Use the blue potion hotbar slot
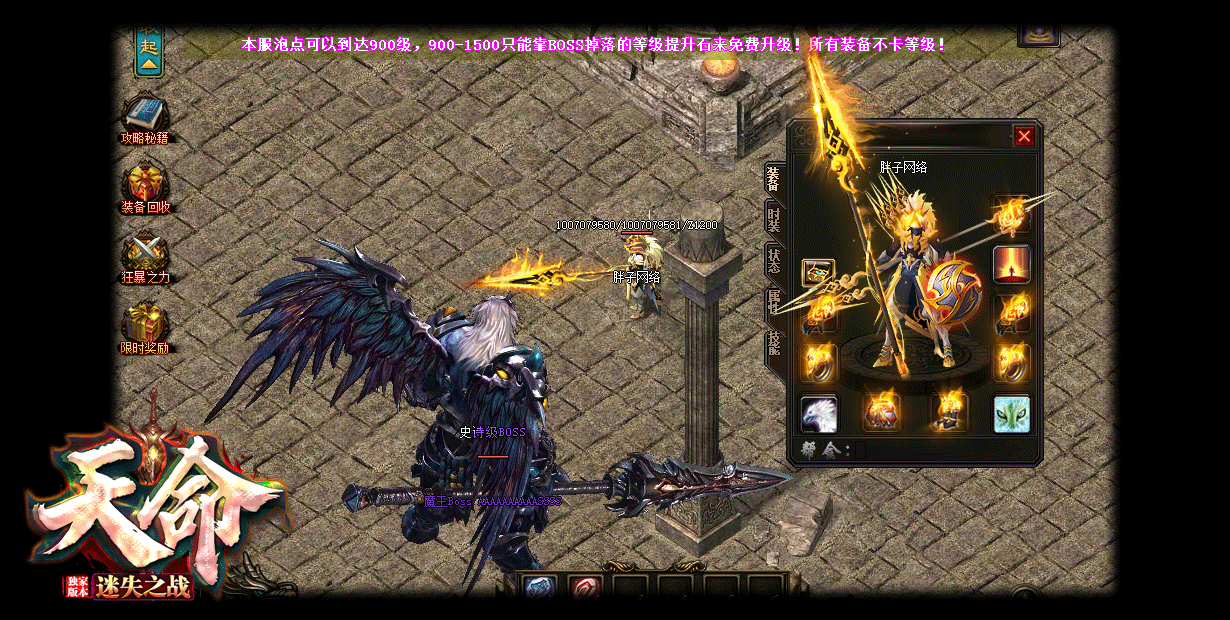1230x620 pixels. pyautogui.click(x=540, y=588)
